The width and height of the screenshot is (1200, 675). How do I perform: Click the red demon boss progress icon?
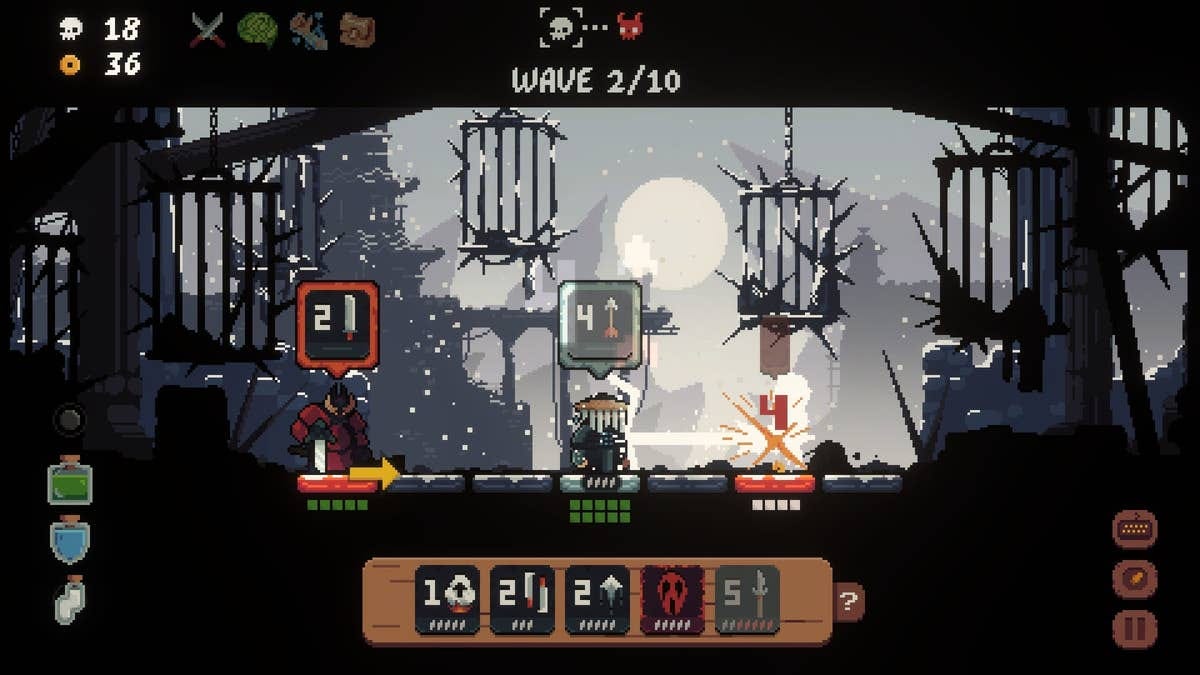coord(630,26)
